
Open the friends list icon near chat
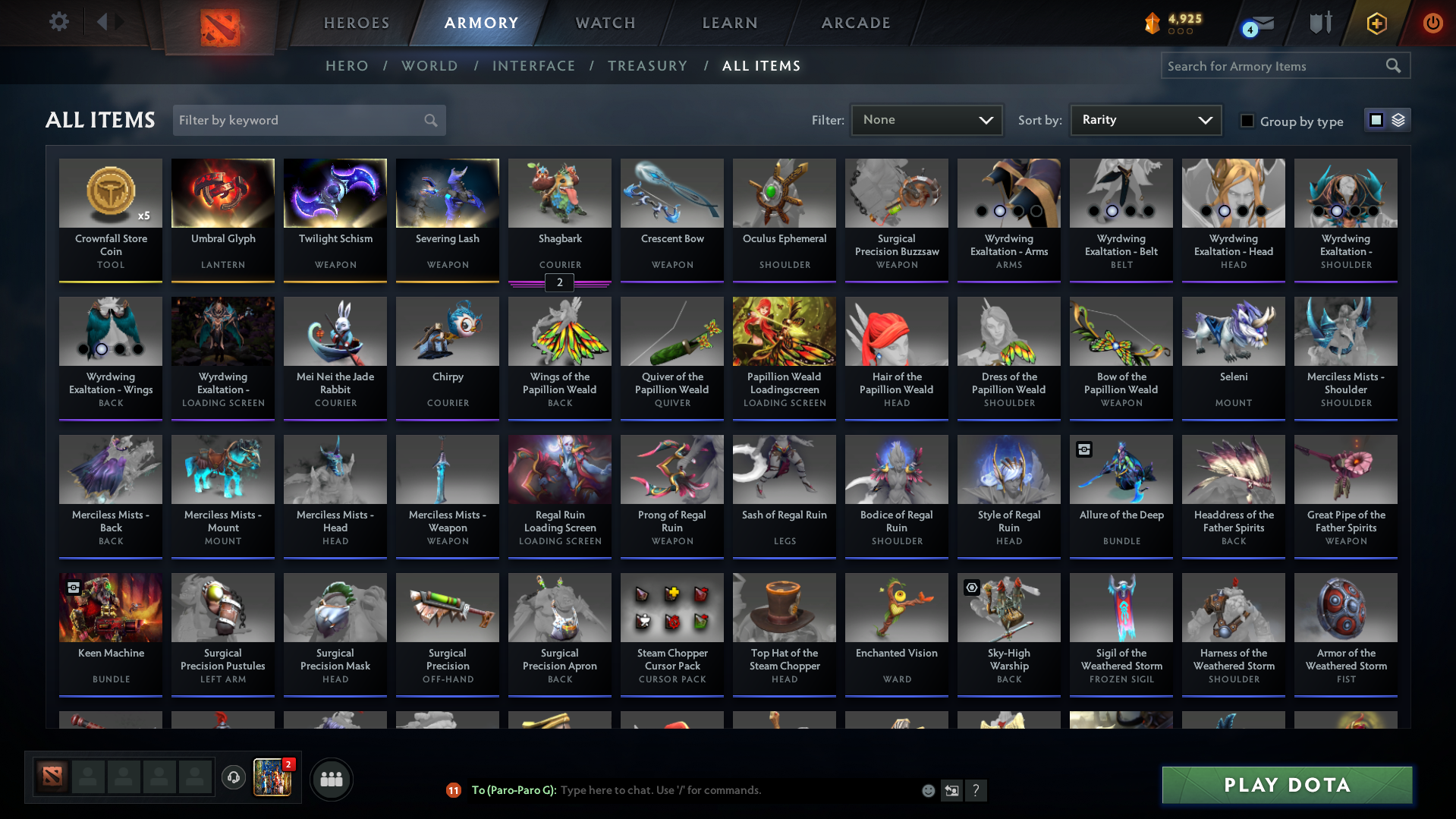[331, 779]
